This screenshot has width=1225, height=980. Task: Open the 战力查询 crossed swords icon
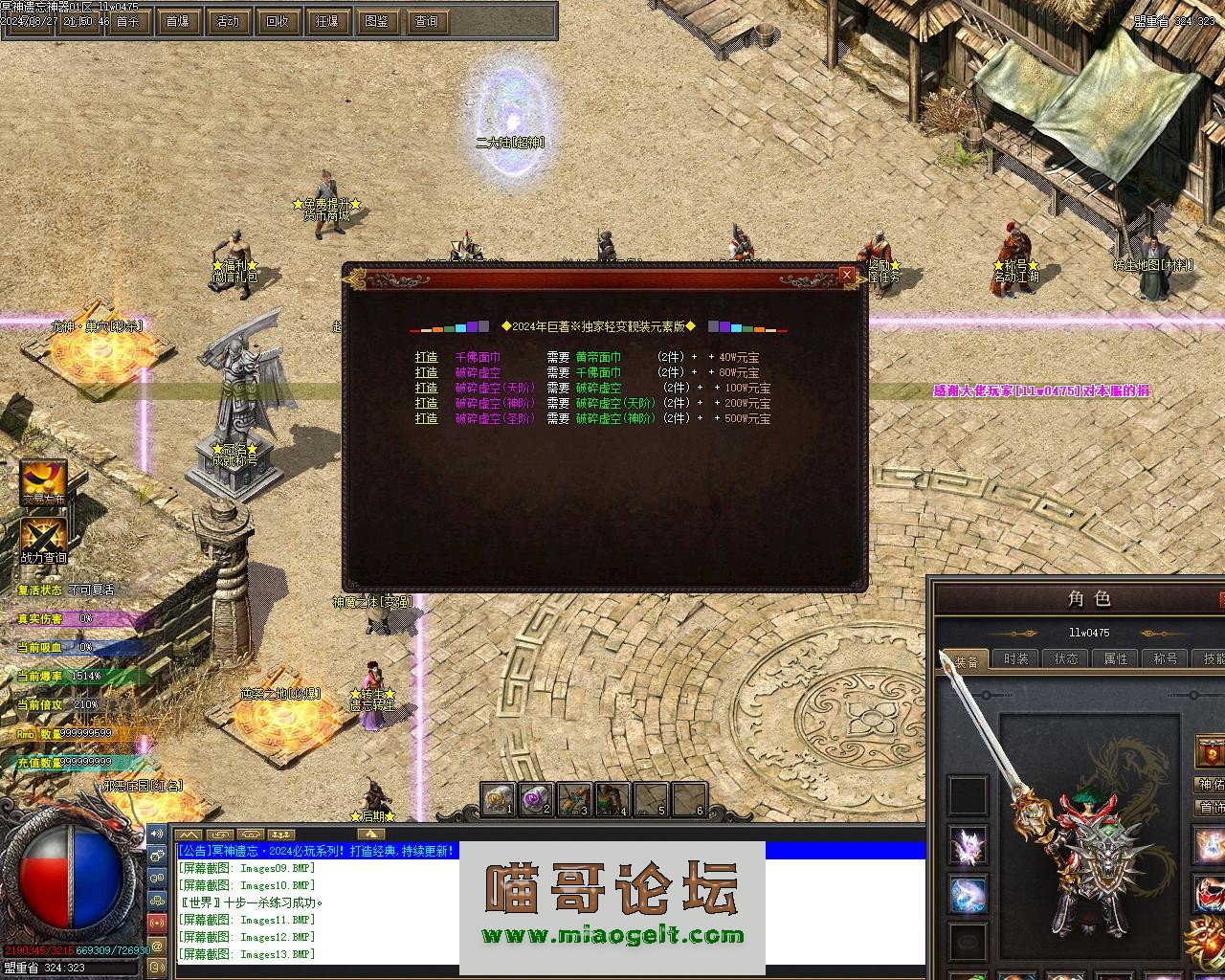click(x=44, y=542)
